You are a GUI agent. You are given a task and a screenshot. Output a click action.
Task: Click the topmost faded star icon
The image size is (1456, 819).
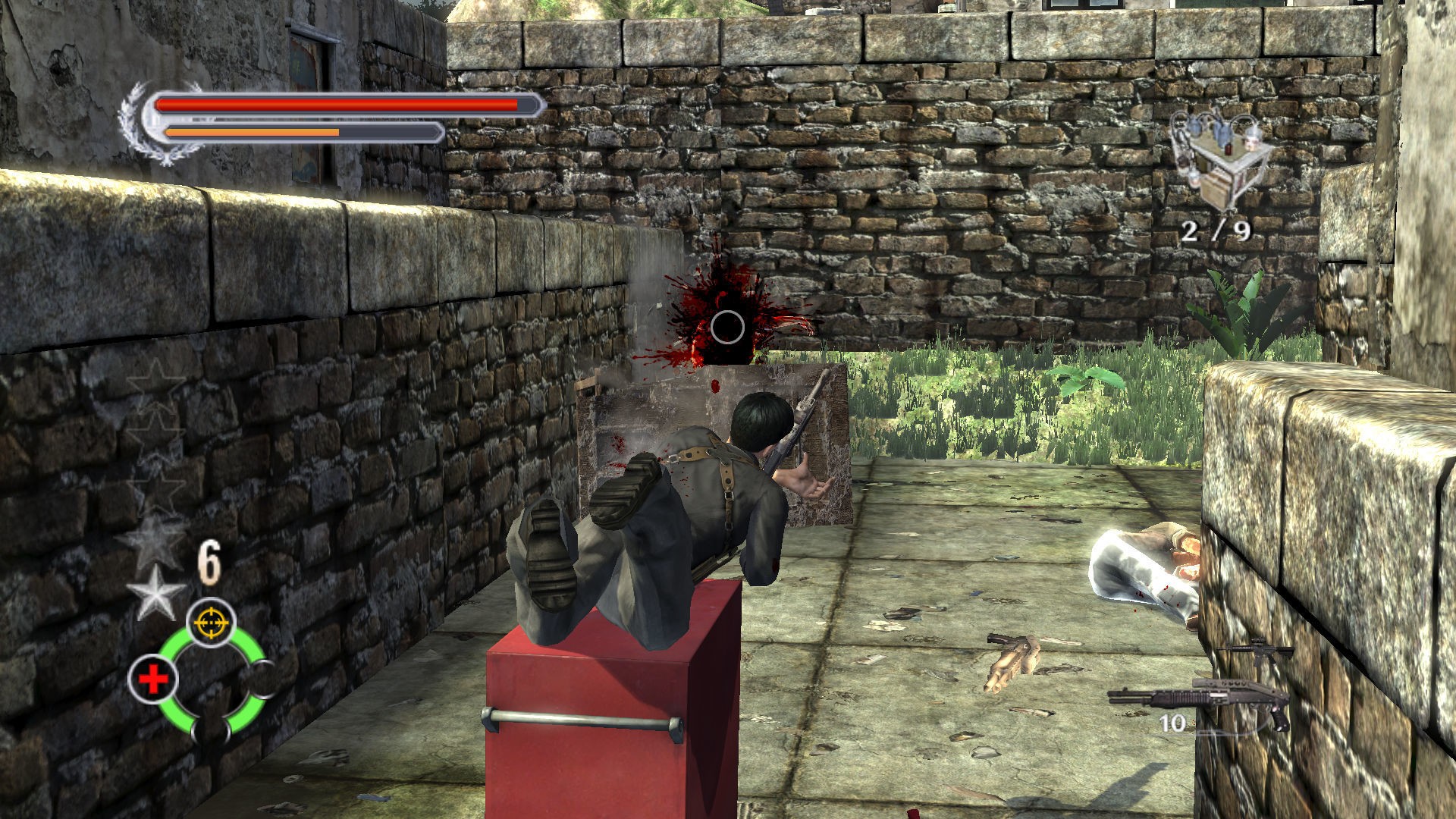[157, 381]
